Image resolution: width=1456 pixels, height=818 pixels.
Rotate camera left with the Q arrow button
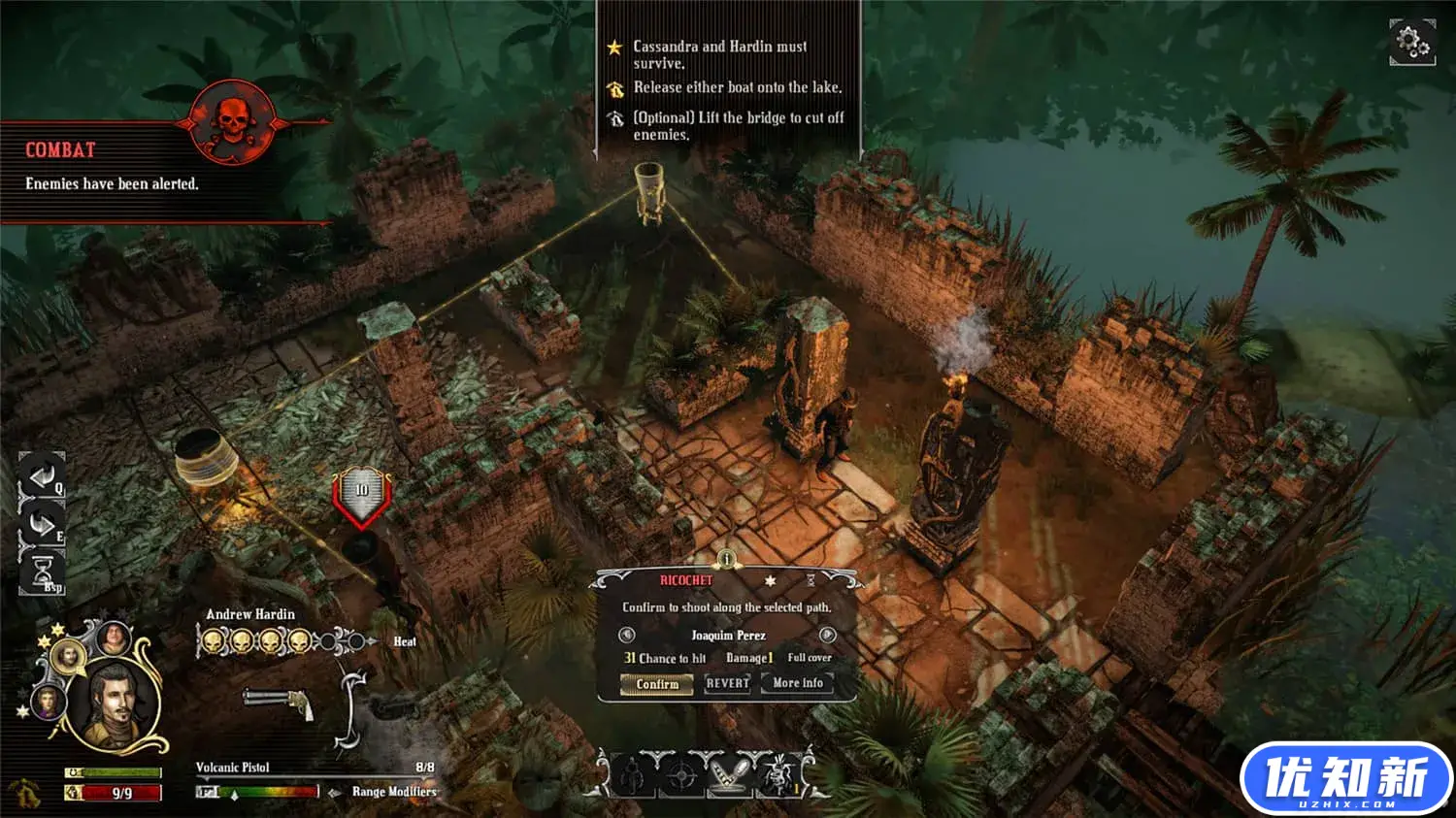point(42,475)
